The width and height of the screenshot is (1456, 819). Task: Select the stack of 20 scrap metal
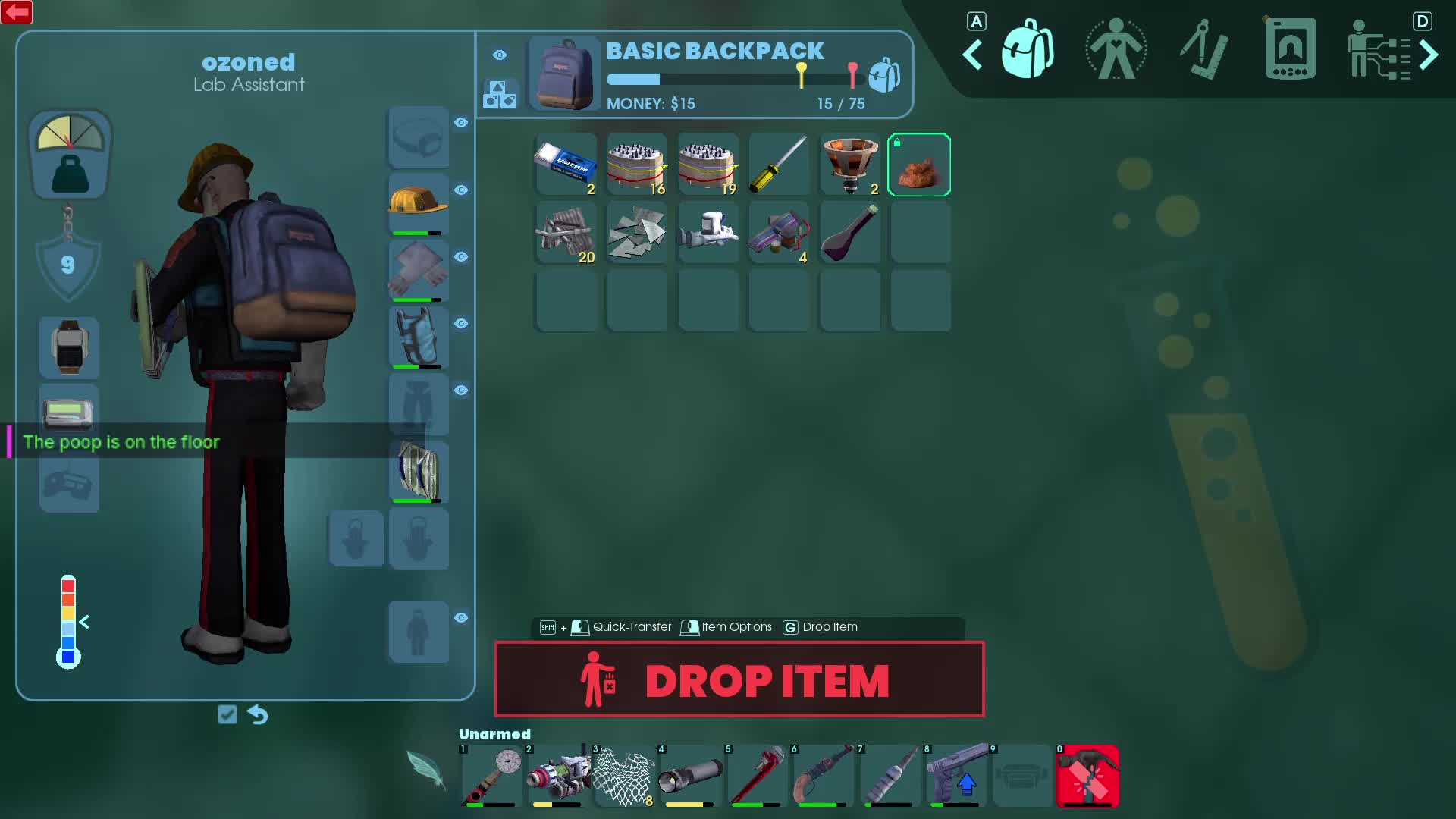point(566,233)
